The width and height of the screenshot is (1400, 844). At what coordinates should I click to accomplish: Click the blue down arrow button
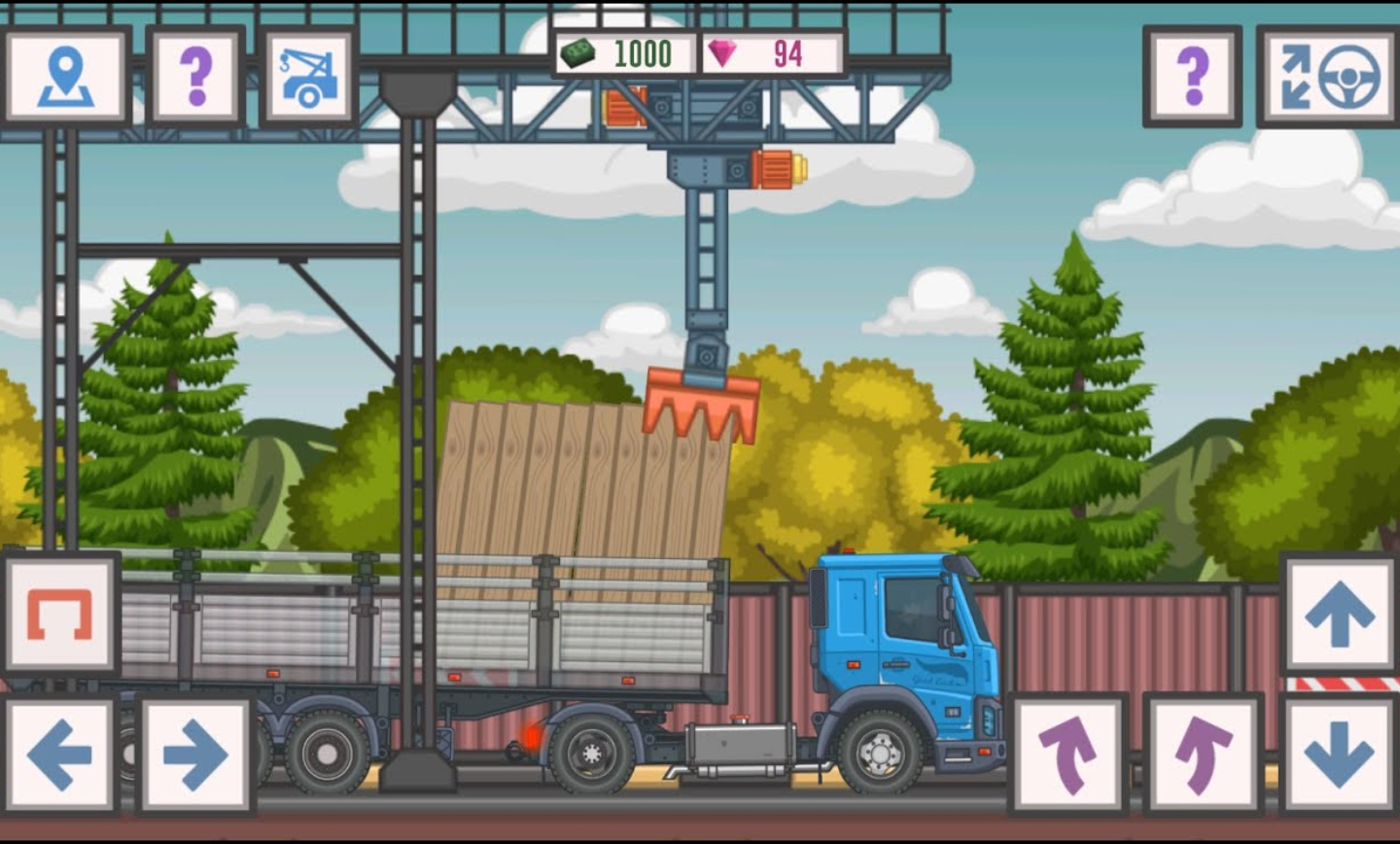click(1340, 755)
